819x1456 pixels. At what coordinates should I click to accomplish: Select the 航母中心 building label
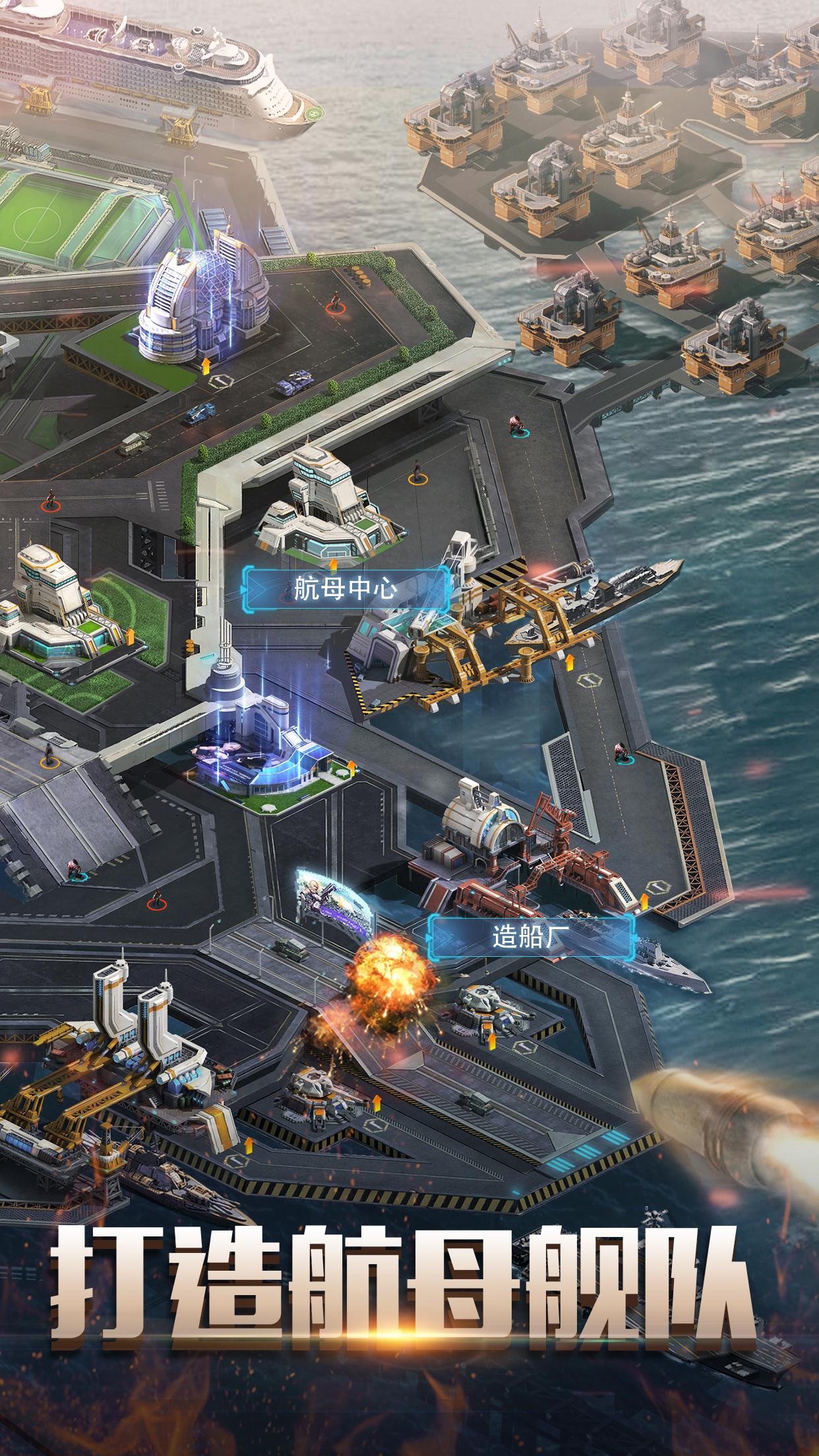click(x=348, y=588)
